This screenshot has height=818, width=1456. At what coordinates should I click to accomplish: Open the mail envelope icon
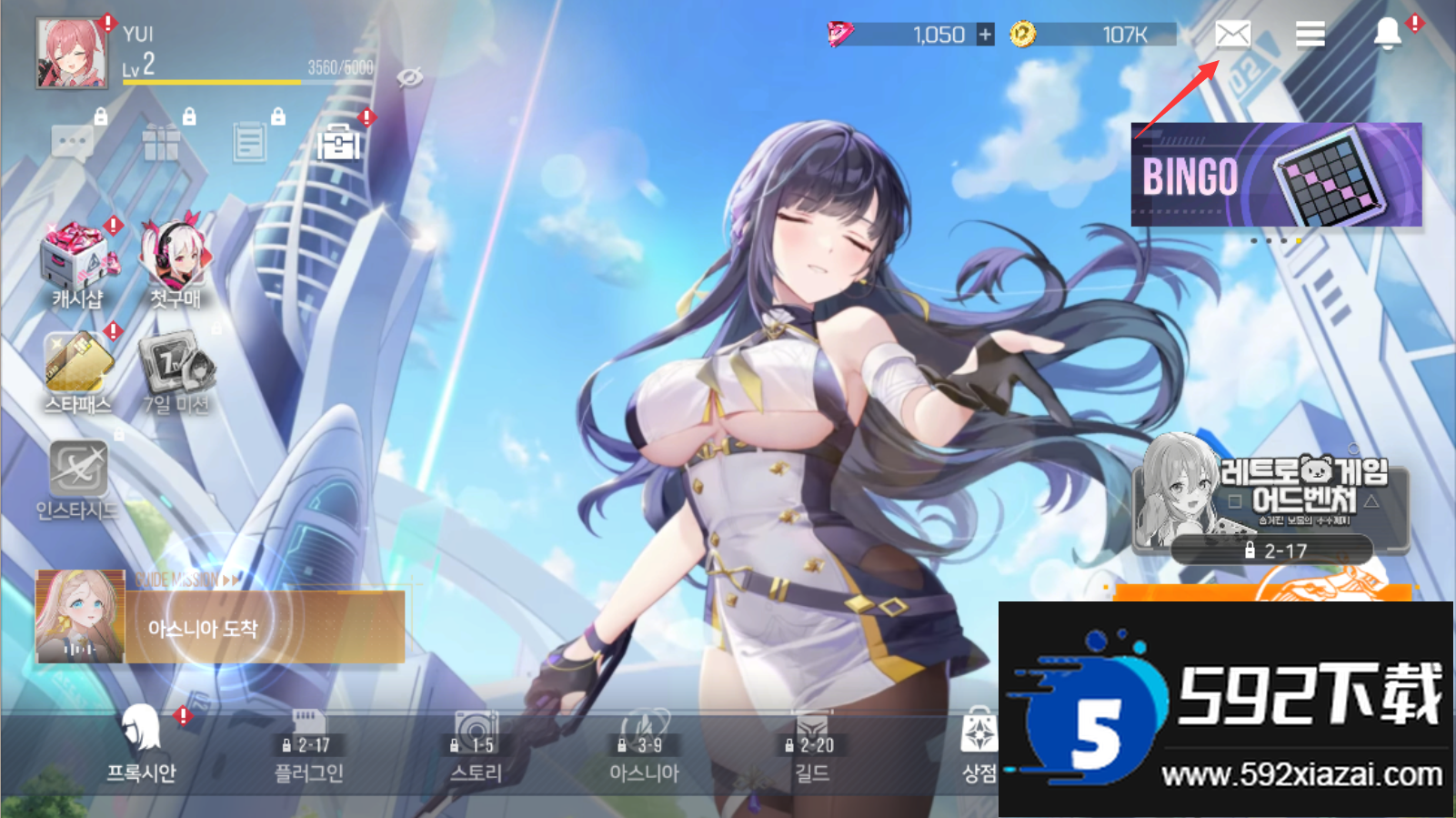coord(1232,35)
